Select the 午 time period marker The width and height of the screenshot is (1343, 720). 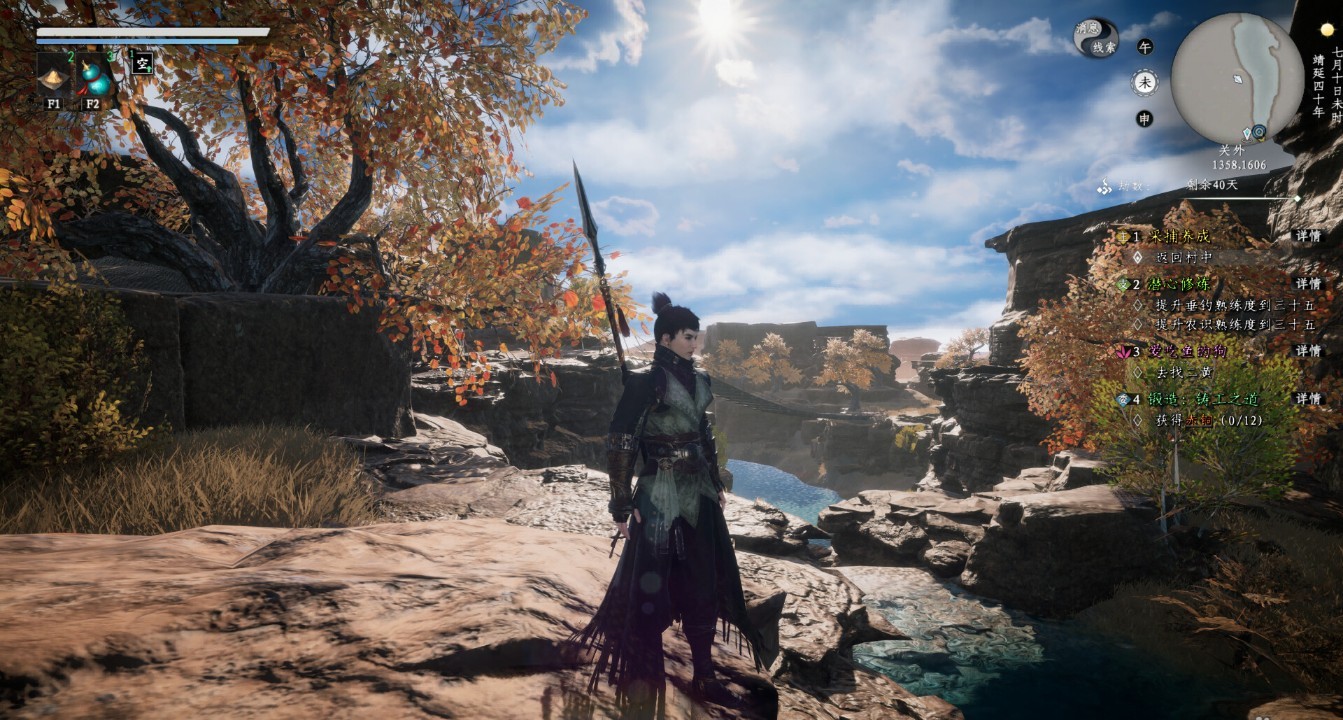pos(1144,46)
